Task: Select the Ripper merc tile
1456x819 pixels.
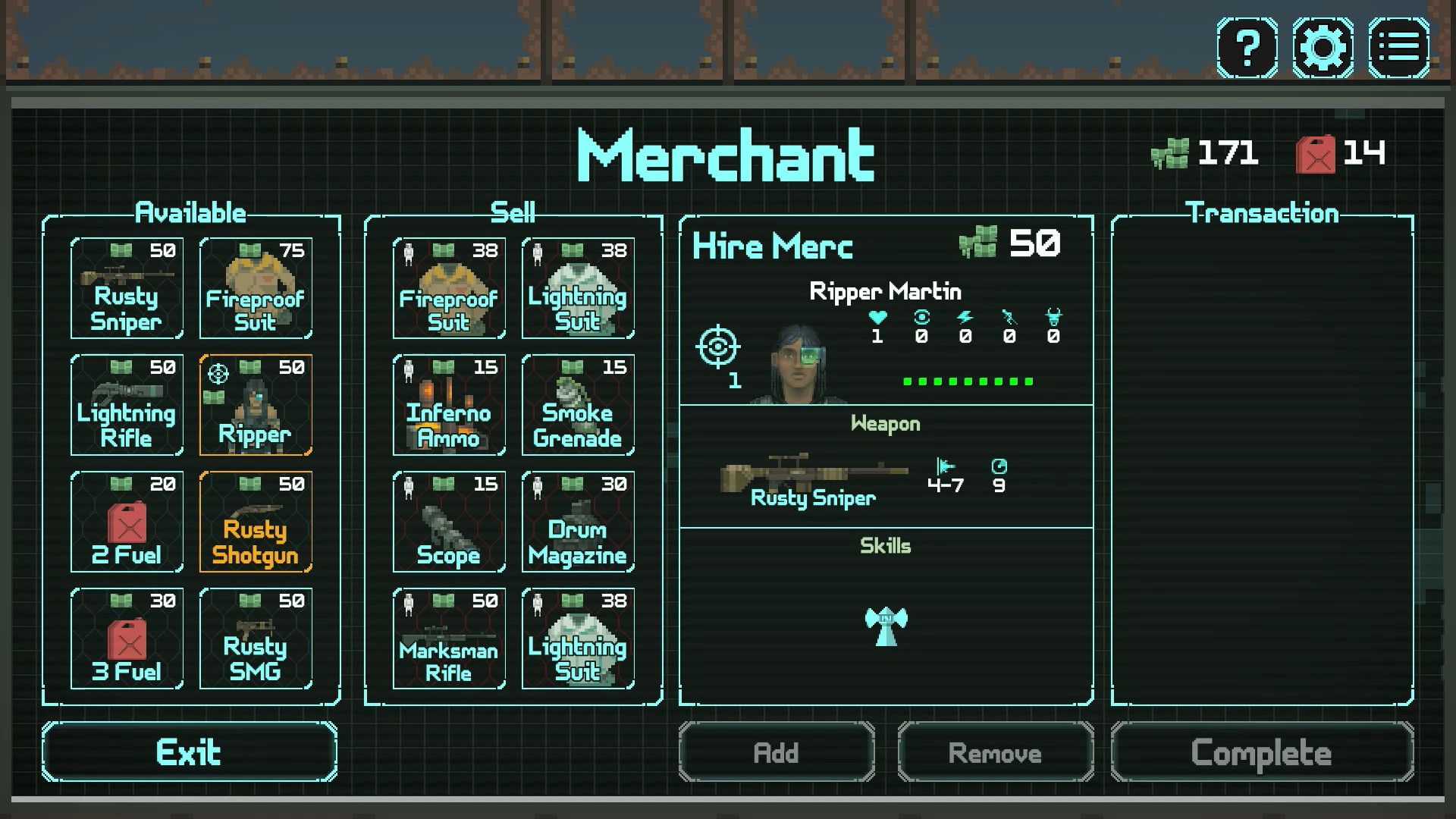Action: (256, 405)
